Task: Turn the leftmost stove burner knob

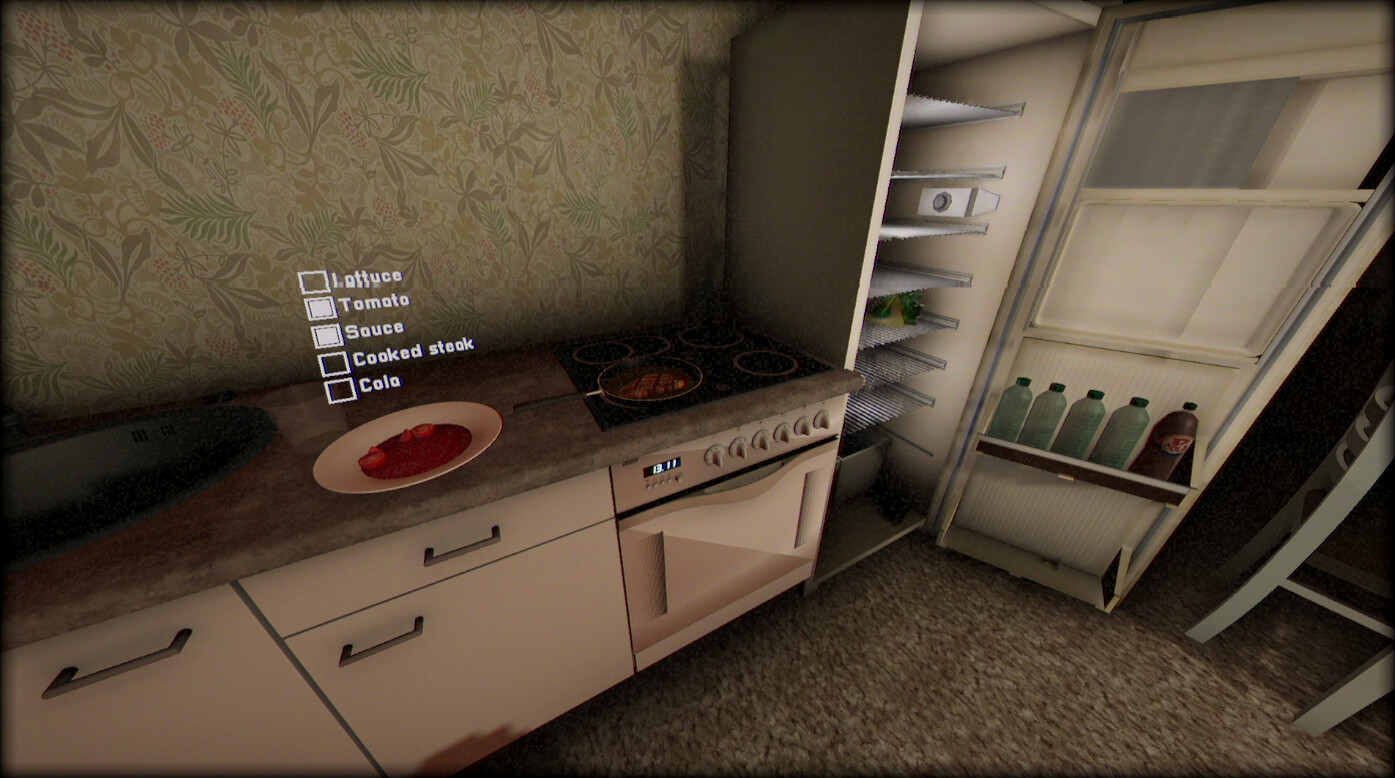Action: [716, 455]
